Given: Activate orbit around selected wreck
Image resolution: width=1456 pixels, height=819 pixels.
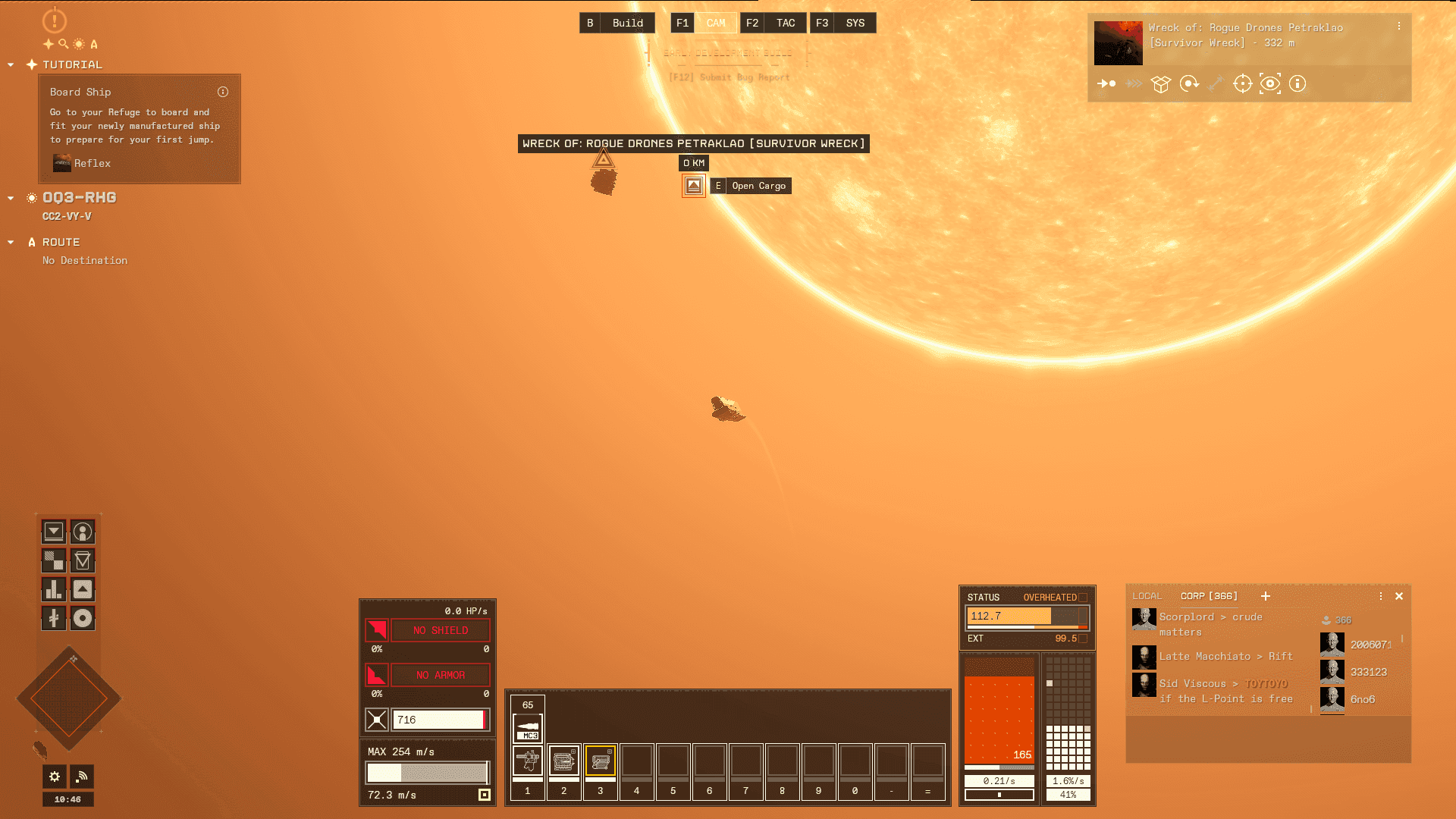Looking at the screenshot, I should 1189,83.
